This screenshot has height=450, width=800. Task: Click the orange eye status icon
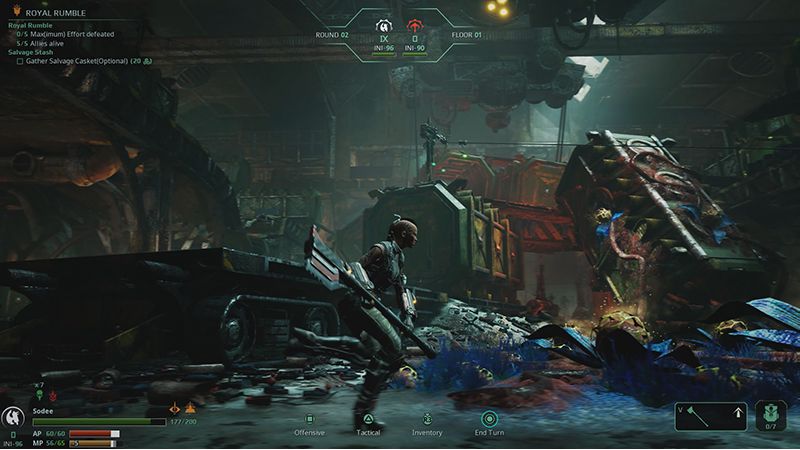tap(176, 407)
